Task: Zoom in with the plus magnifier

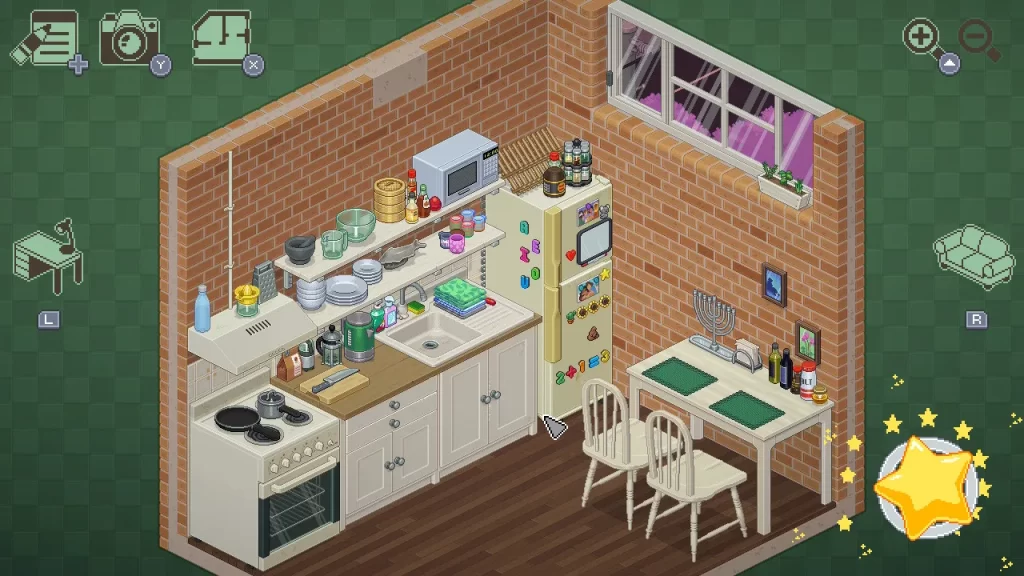Action: pos(922,38)
